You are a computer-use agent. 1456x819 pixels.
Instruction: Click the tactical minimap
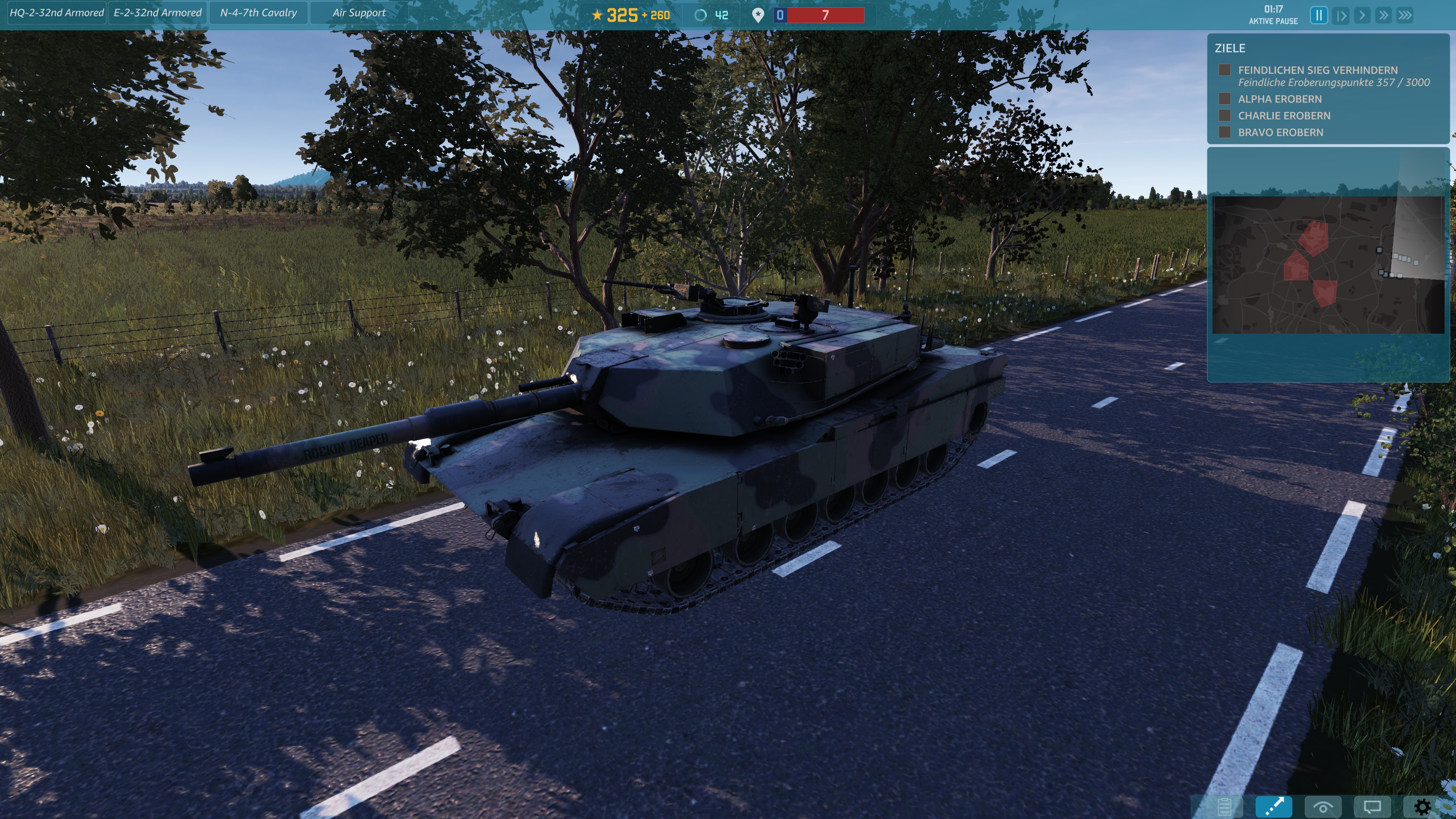coord(1328,265)
